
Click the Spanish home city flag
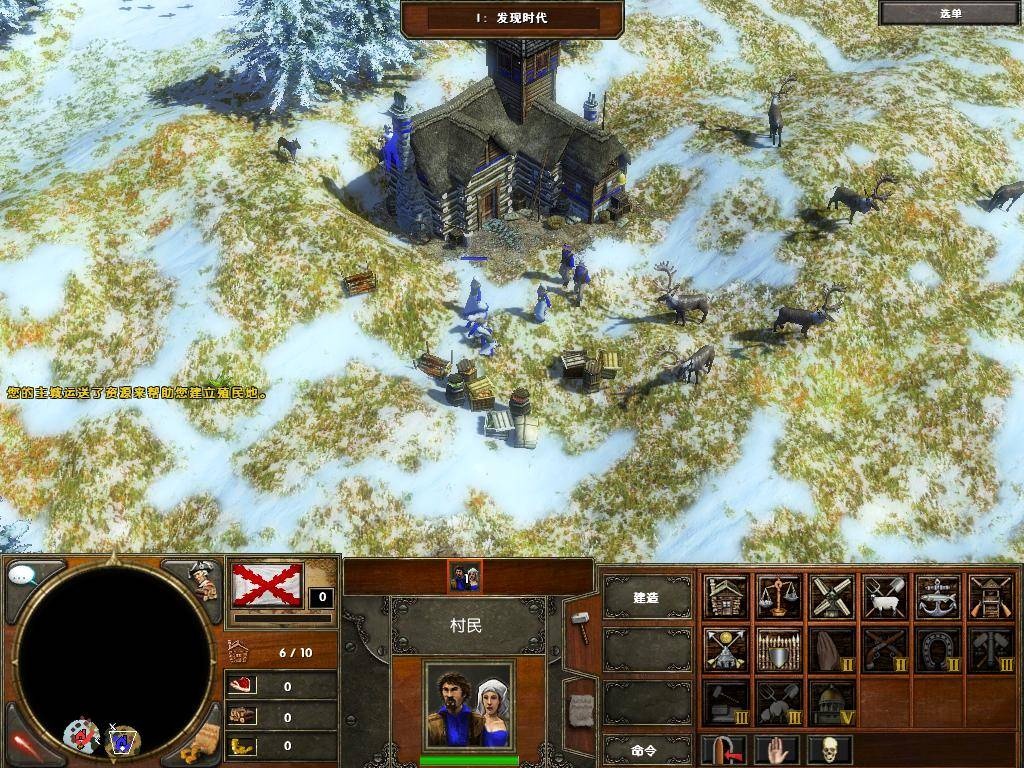click(x=267, y=584)
